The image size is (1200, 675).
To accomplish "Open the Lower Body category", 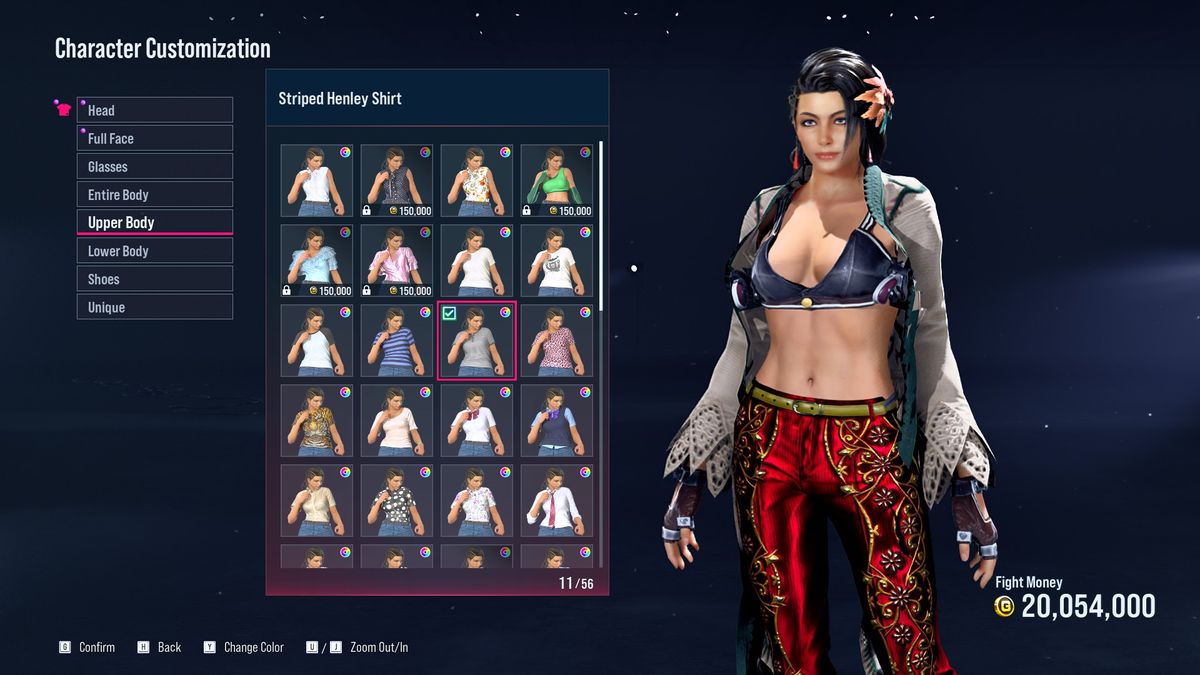I will coord(155,251).
